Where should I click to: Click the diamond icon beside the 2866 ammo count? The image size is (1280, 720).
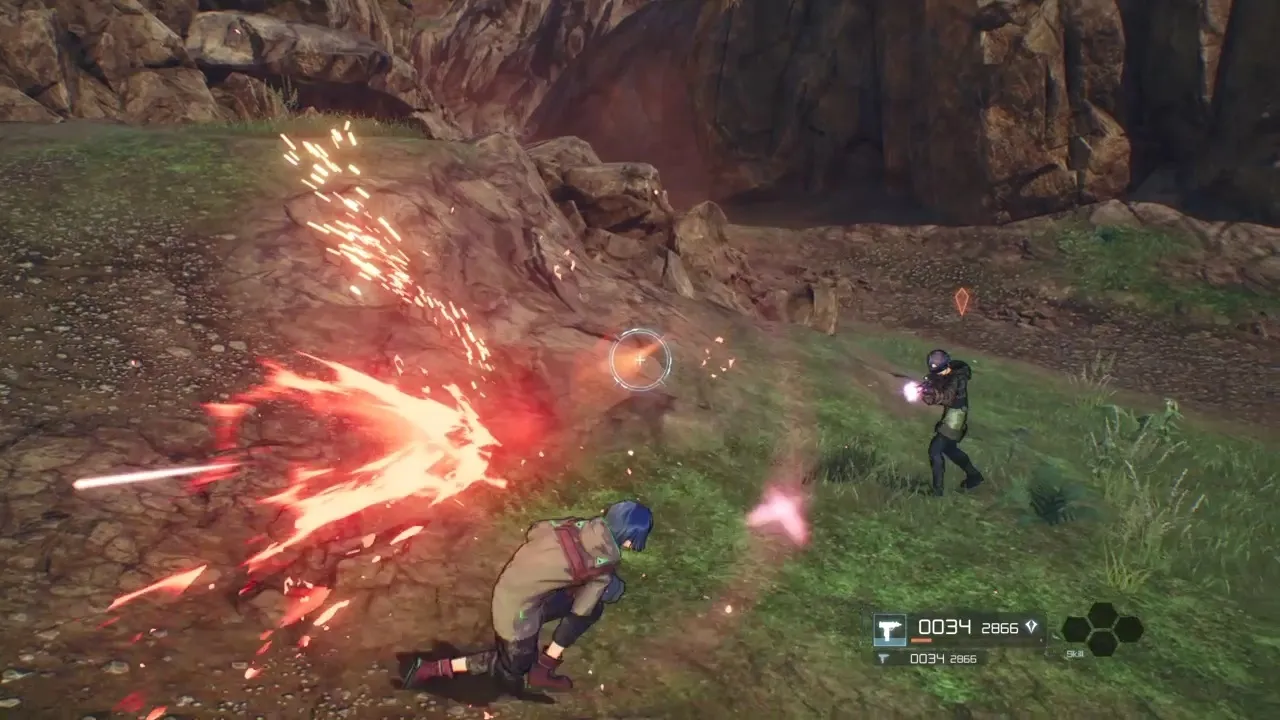pos(1031,626)
